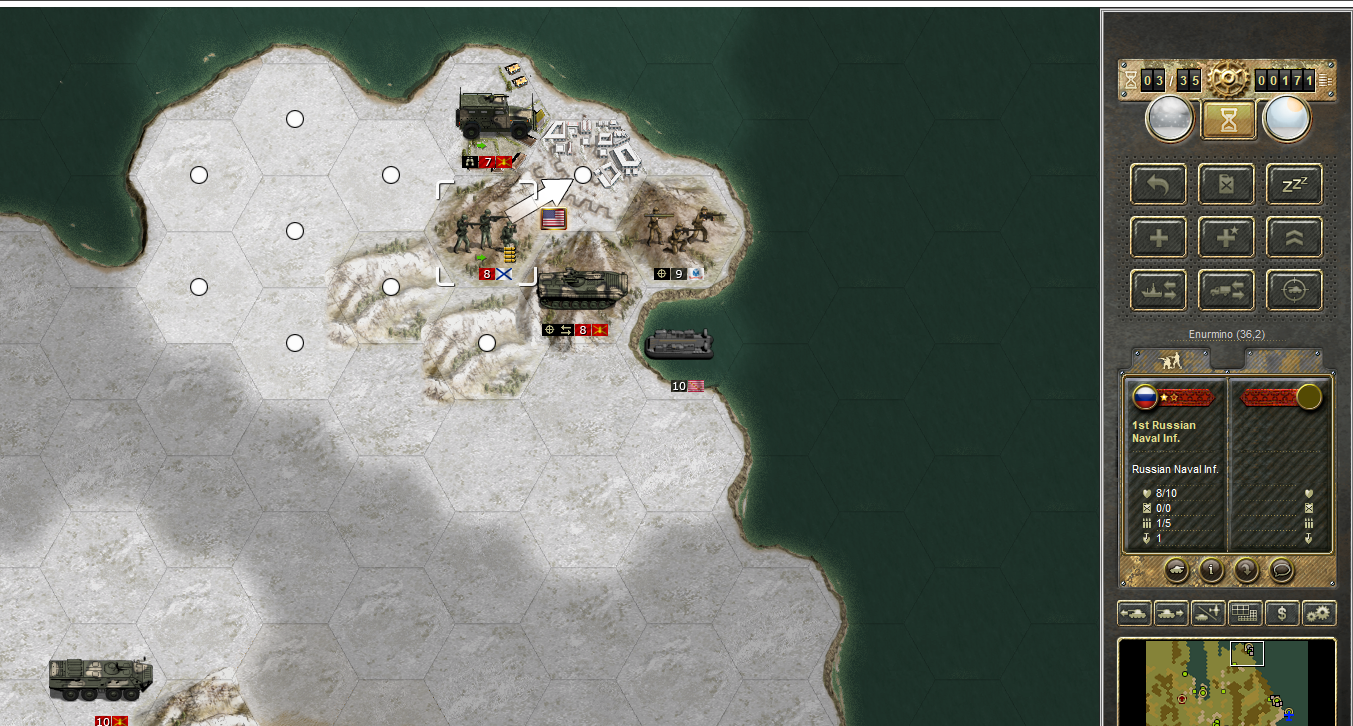Screen dimensions: 1353x726
Task: Click the plain plus reinforcement button
Action: click(1158, 237)
